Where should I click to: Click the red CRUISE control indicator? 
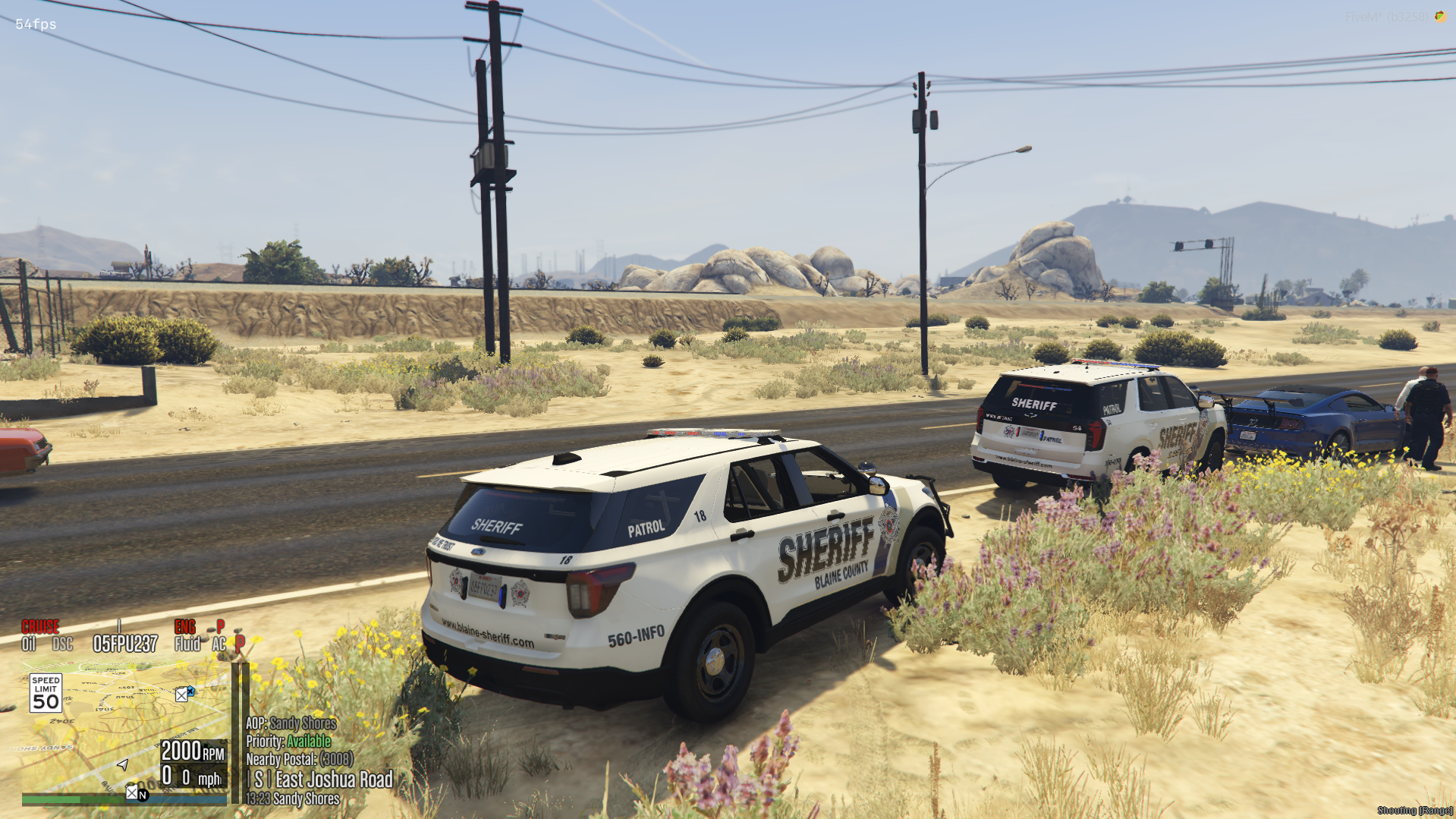coord(40,627)
